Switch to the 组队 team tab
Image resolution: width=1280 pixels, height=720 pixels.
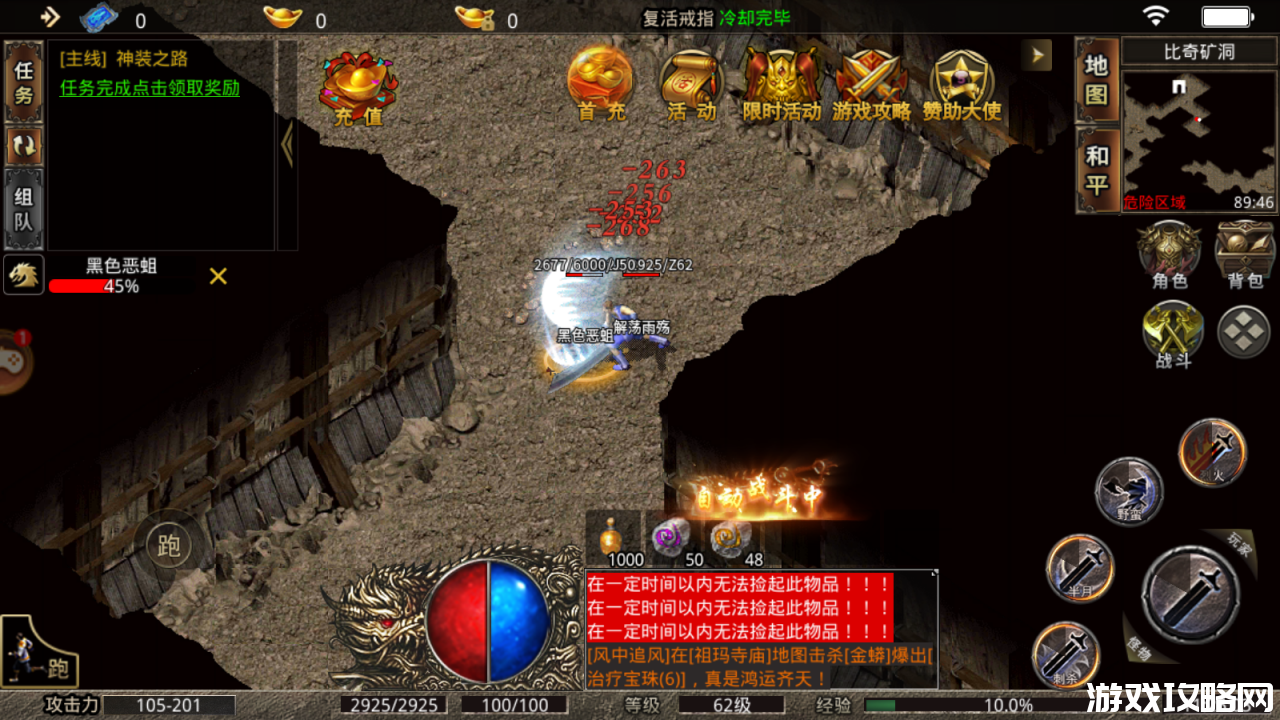[x=24, y=209]
